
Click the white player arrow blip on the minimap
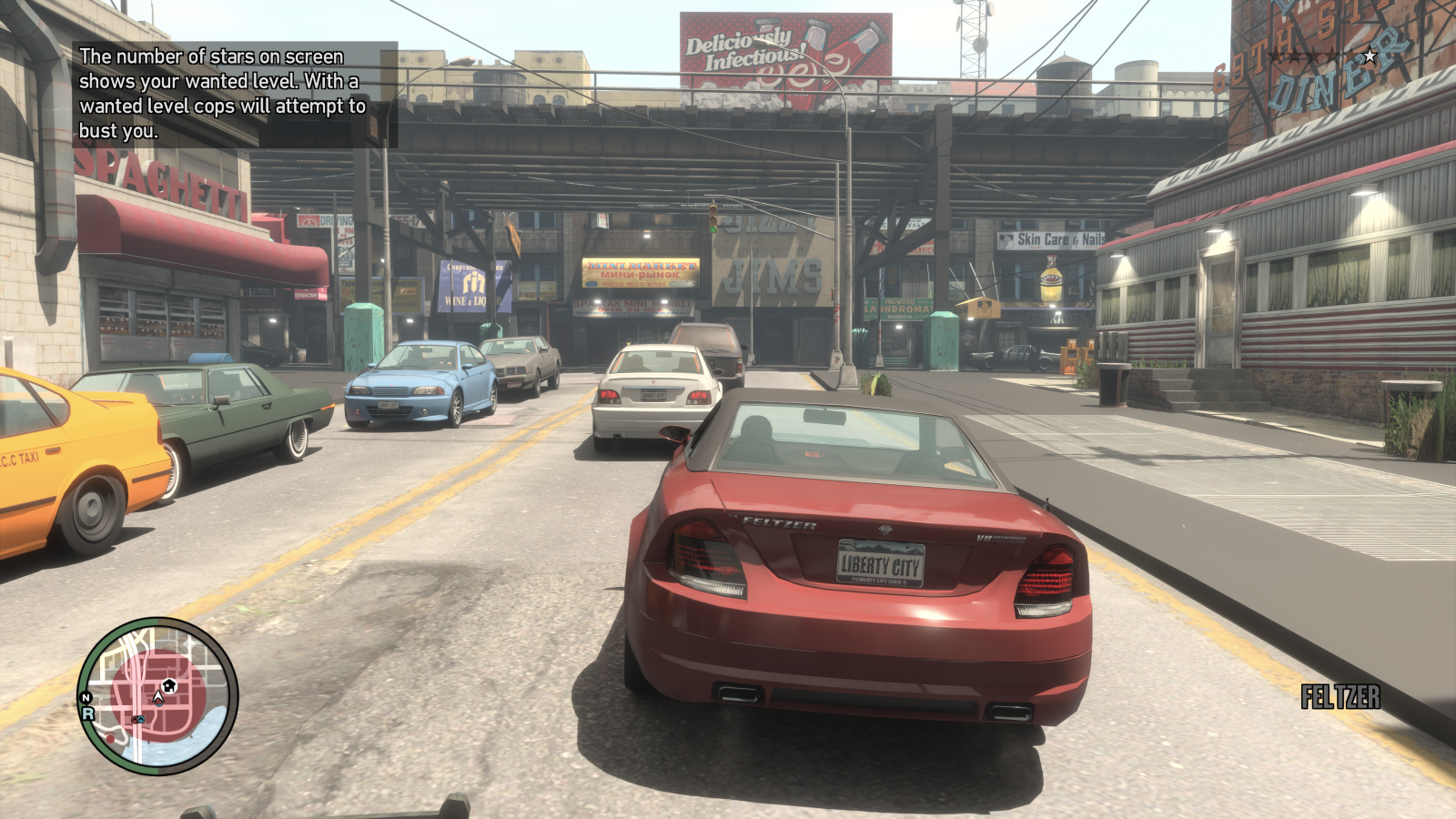click(157, 695)
